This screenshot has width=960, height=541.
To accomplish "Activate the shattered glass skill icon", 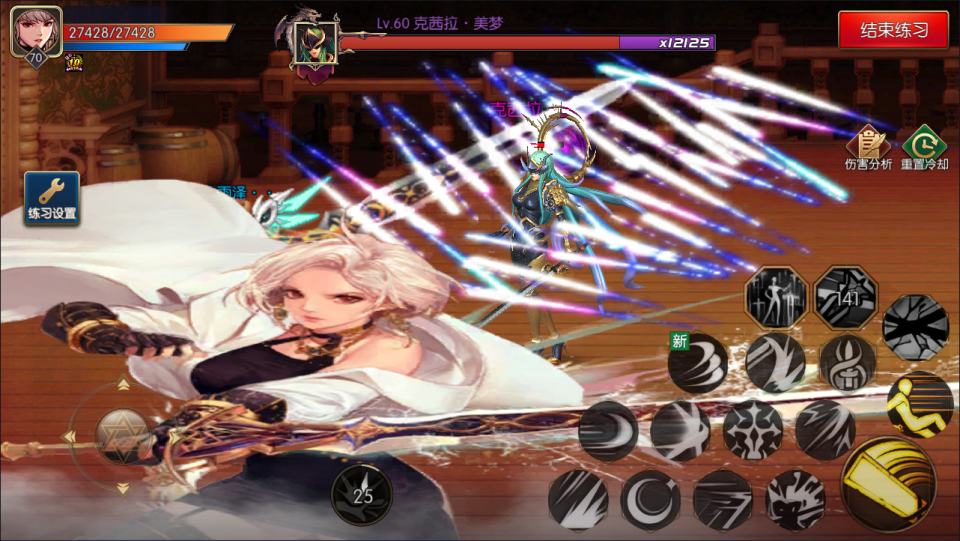I will 915,326.
